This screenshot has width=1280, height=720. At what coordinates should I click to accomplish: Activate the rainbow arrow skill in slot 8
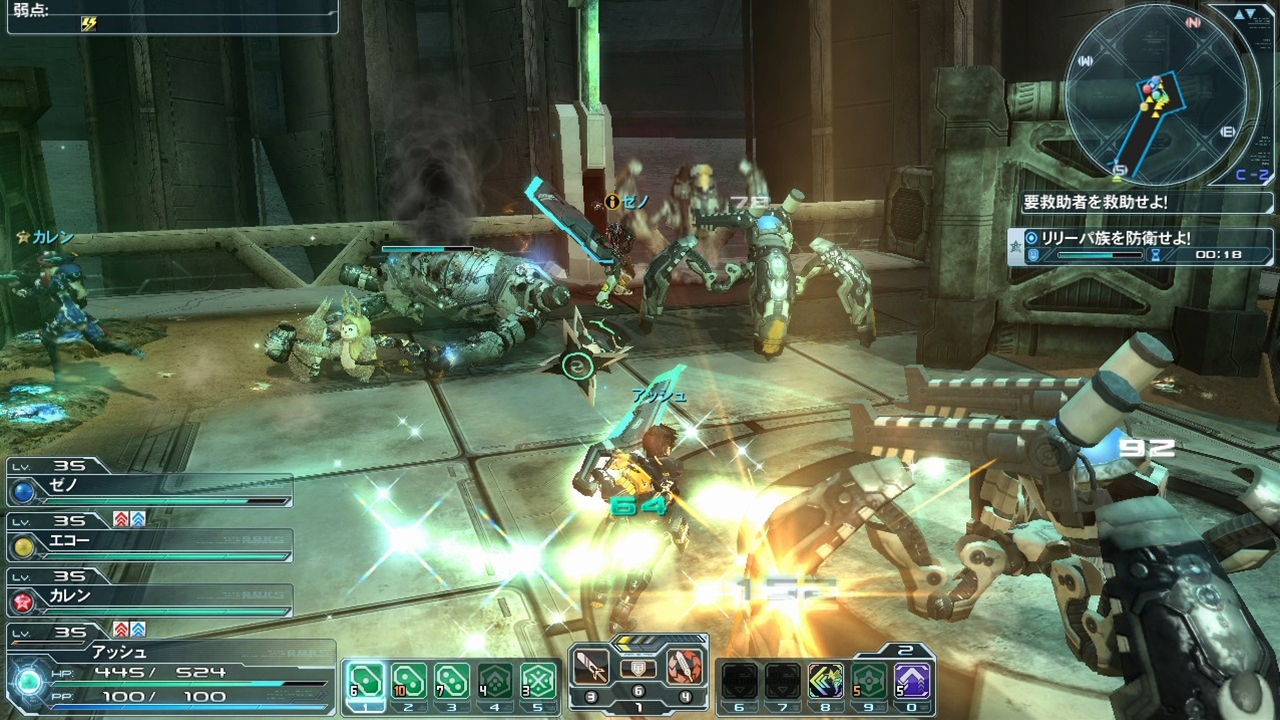[826, 681]
